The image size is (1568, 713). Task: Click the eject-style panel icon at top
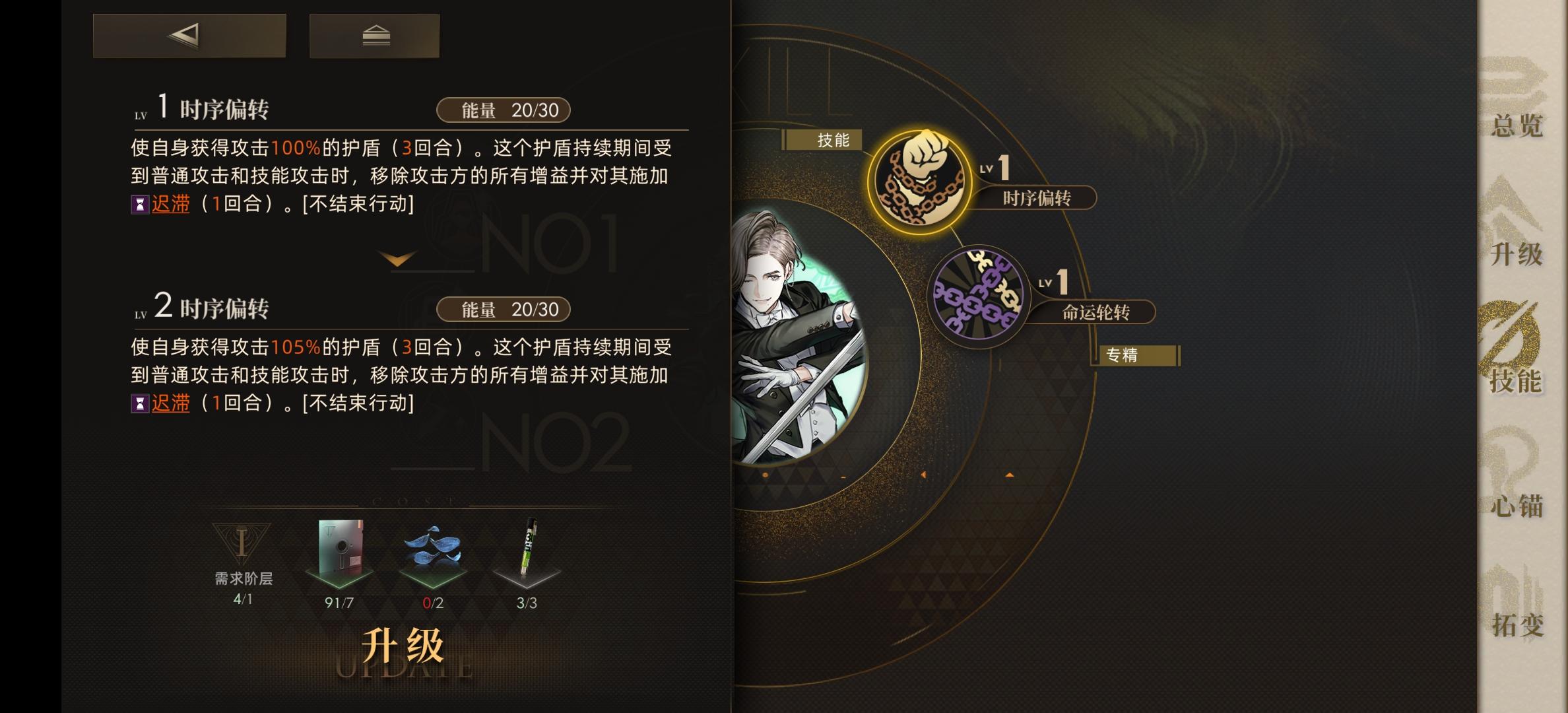[x=374, y=36]
